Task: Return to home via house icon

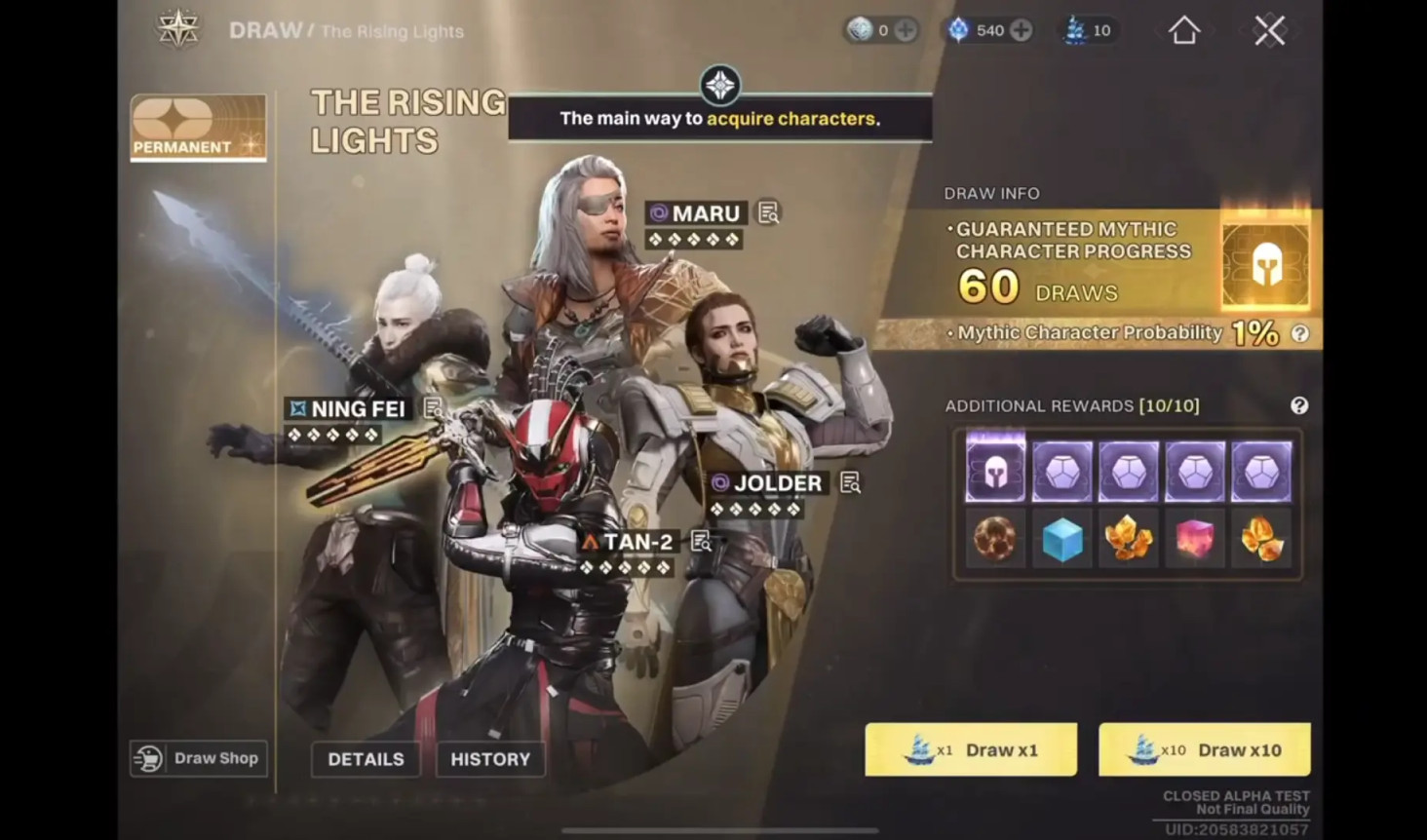Action: pyautogui.click(x=1184, y=30)
